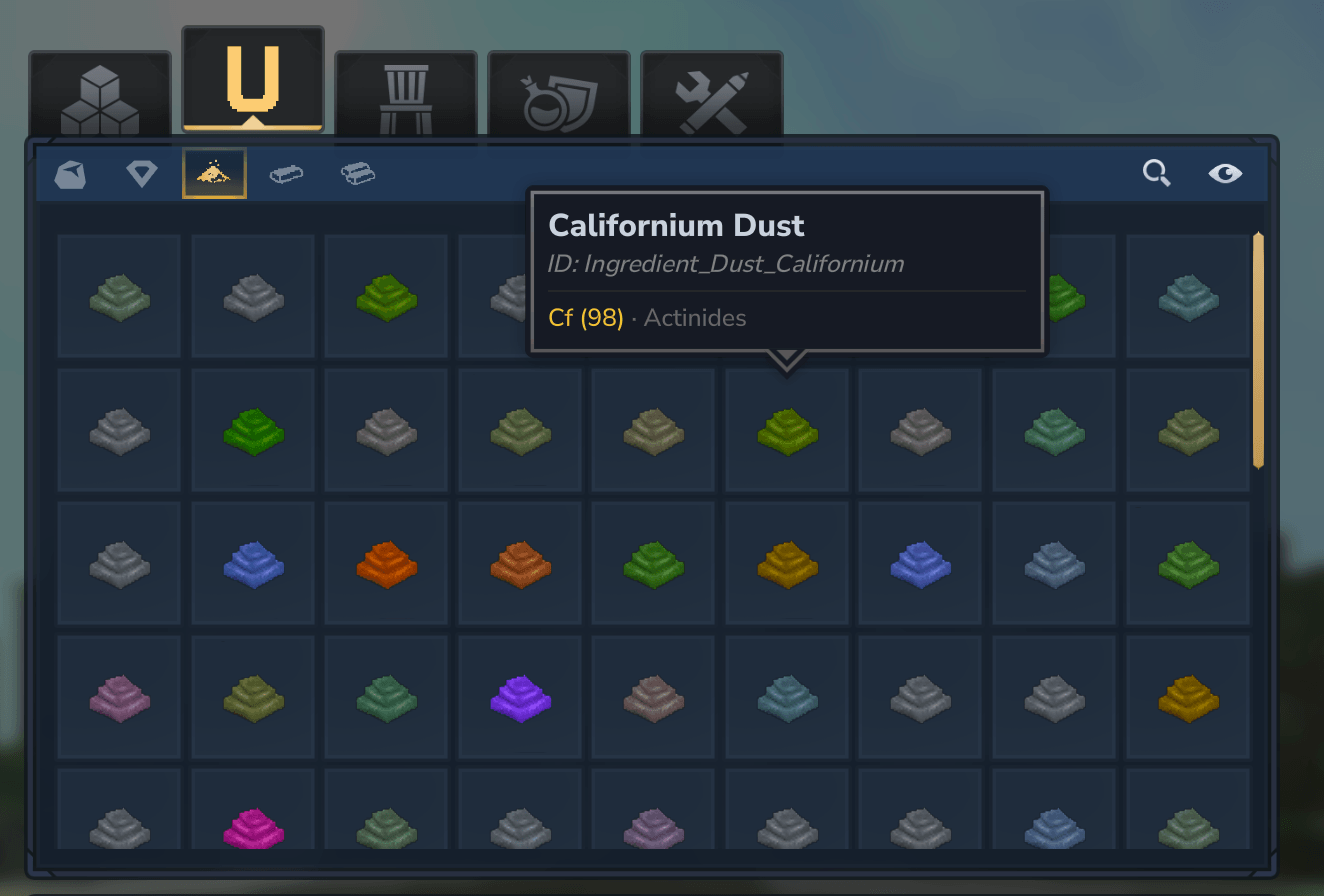Switch to the wrench and pencil tools tab
The image size is (1324, 896).
[711, 97]
